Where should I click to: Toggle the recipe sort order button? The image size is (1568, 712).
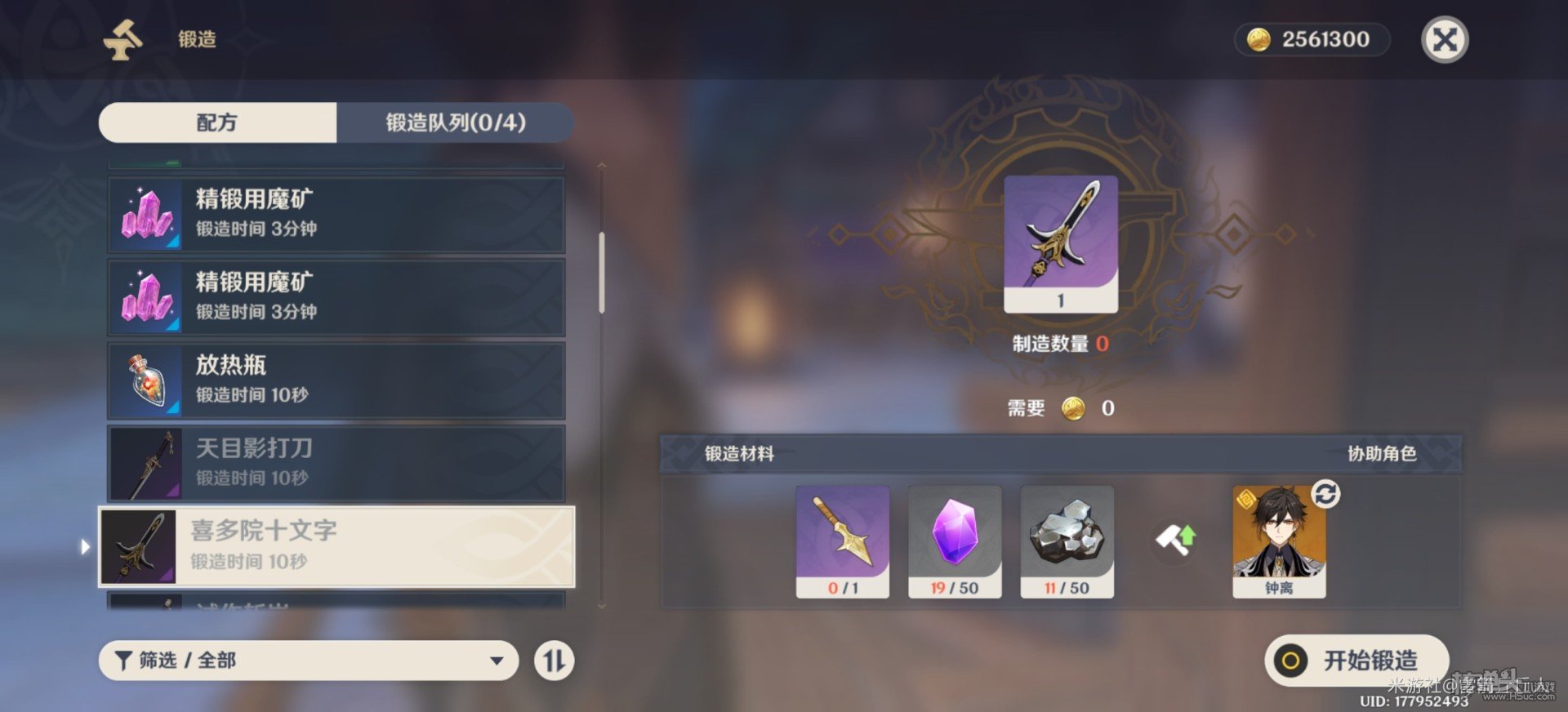[555, 661]
